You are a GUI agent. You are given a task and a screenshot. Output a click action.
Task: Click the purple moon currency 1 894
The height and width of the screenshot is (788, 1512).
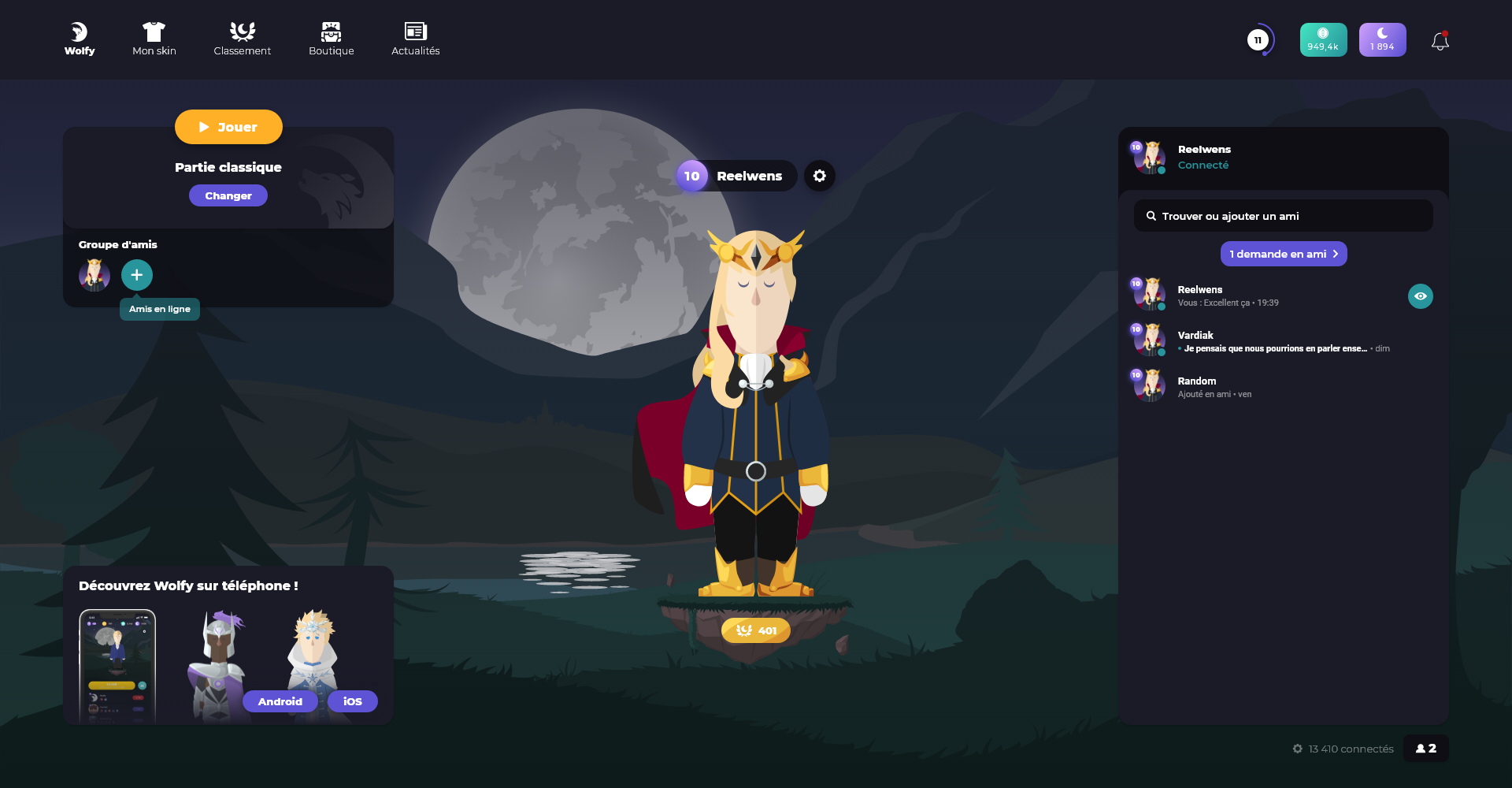click(x=1382, y=40)
